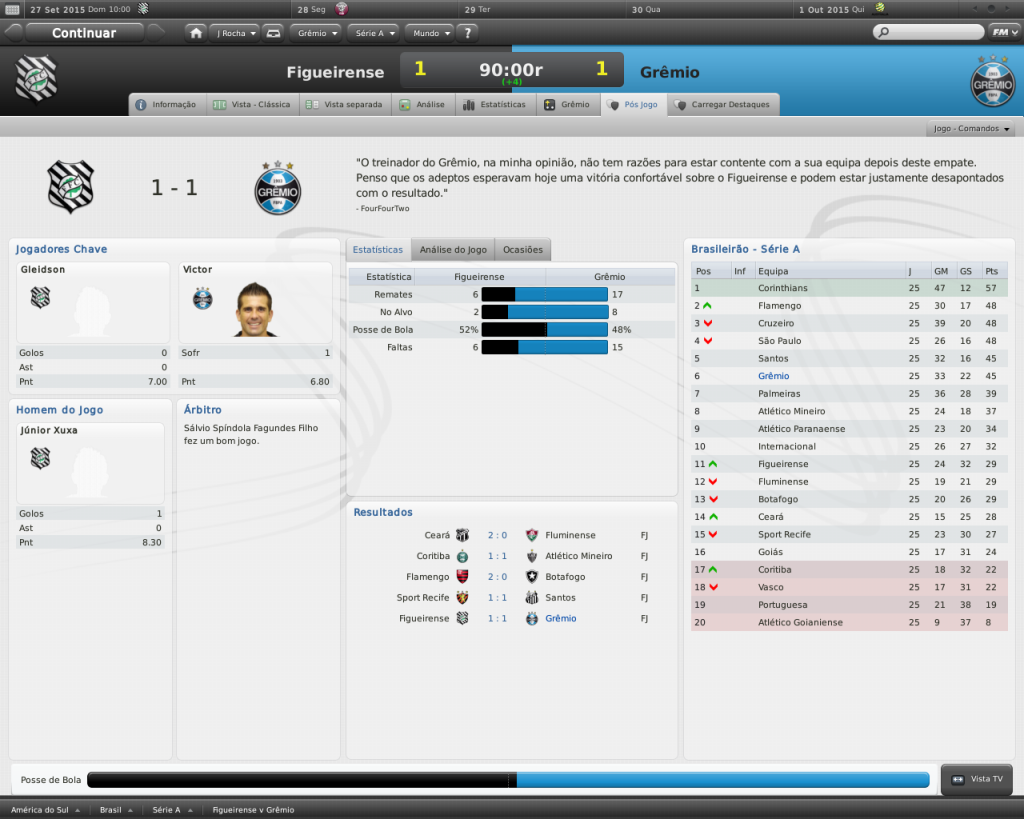1024x819 pixels.
Task: Open the Flamengo 2:0 Botafogo result
Action: (x=497, y=577)
